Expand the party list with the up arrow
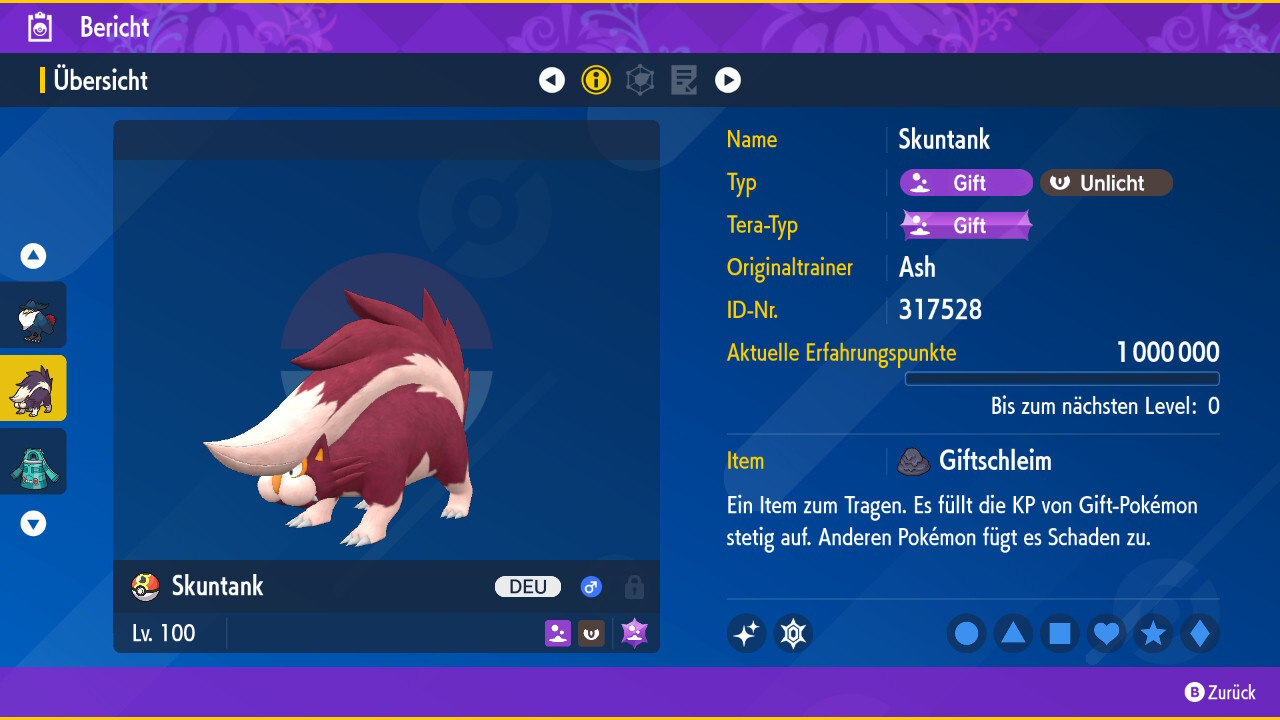This screenshot has height=720, width=1280. pos(33,256)
